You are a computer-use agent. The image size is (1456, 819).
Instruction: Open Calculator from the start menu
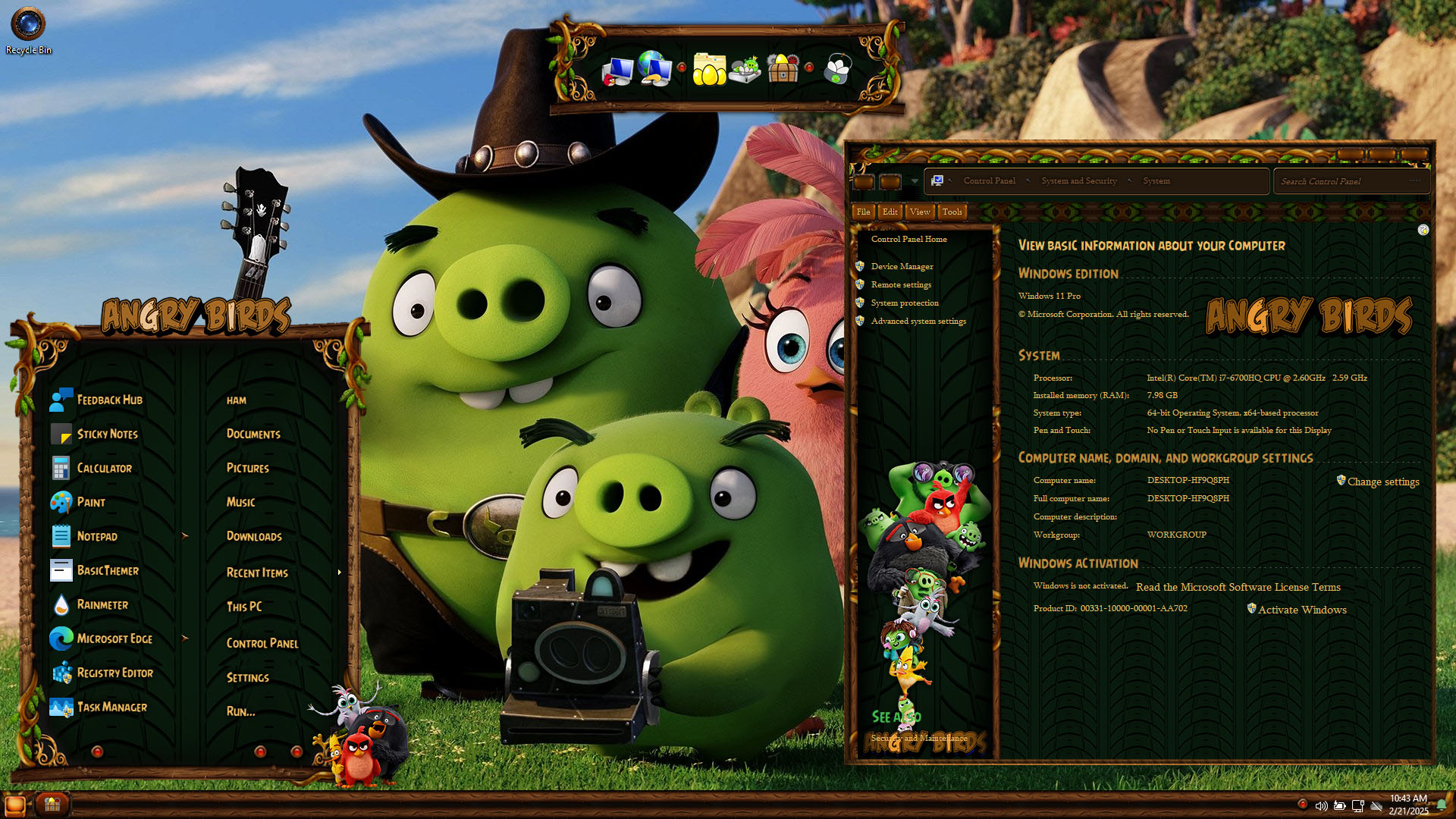click(x=104, y=469)
